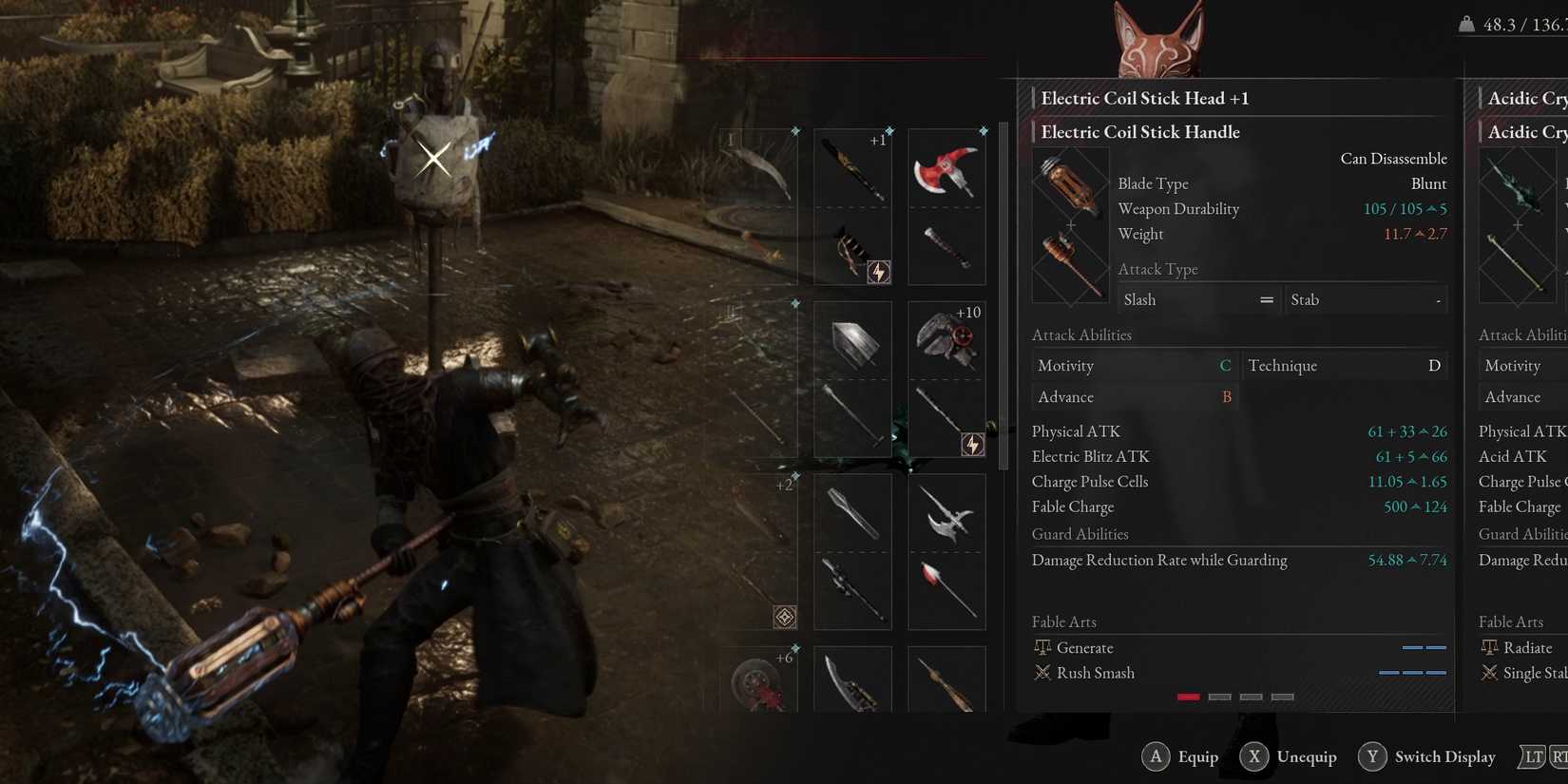This screenshot has width=1568, height=784.
Task: Click the Radiate Fable Art icon
Action: 1487,647
